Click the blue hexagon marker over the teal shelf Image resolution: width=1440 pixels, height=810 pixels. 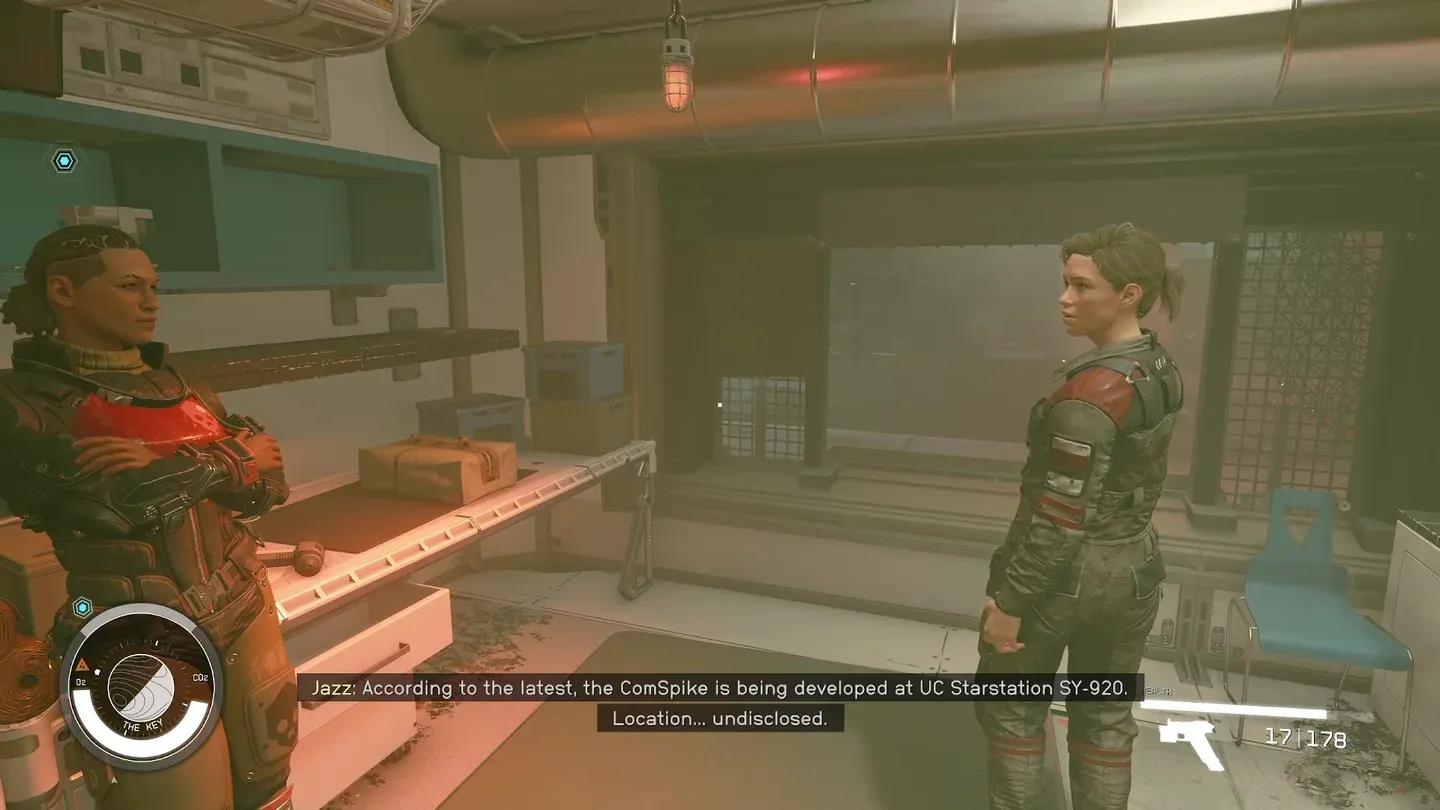pos(65,161)
